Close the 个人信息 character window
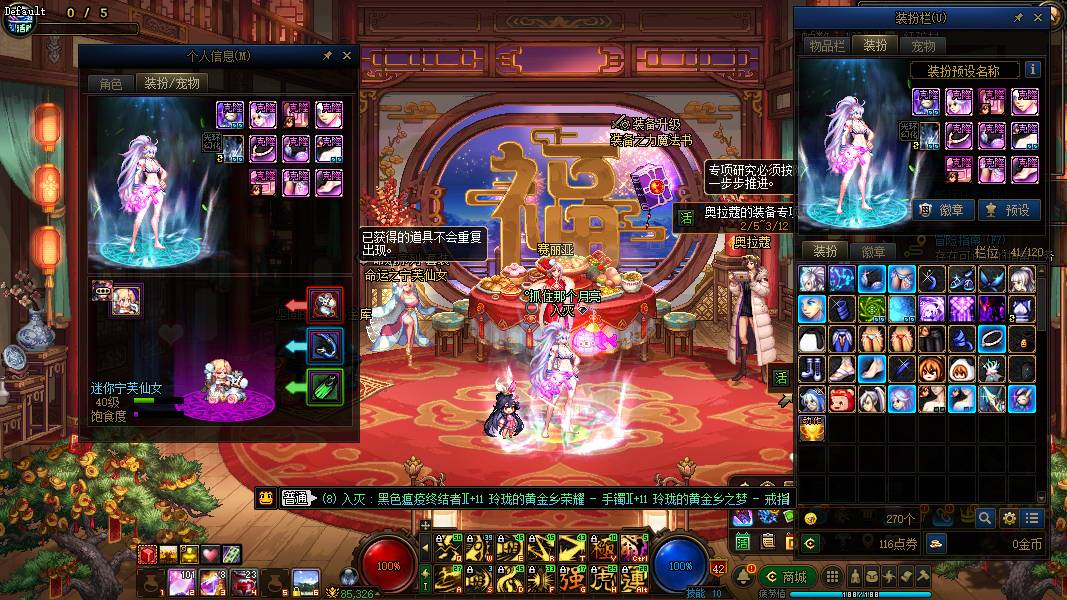The height and width of the screenshot is (600, 1067). pos(347,56)
